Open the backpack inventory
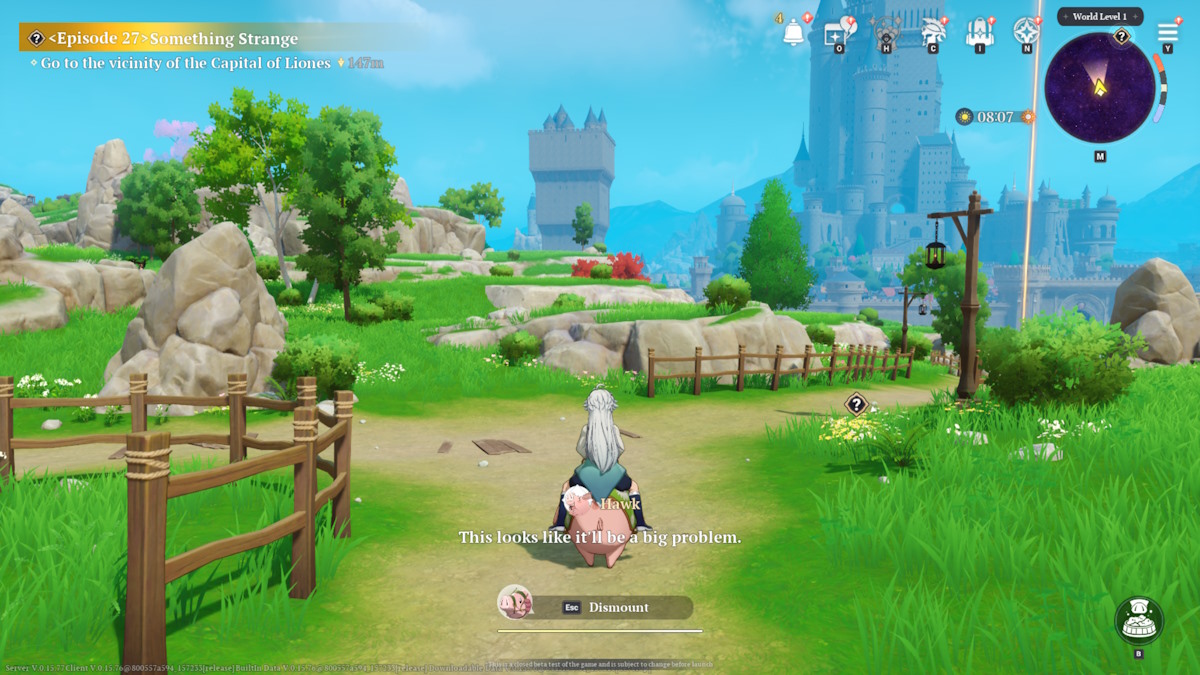Image resolution: width=1200 pixels, height=675 pixels. (x=979, y=32)
